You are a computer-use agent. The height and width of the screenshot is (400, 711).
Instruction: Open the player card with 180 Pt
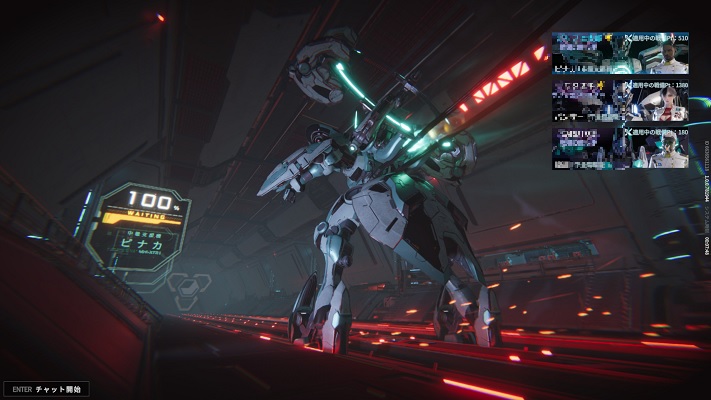point(620,146)
